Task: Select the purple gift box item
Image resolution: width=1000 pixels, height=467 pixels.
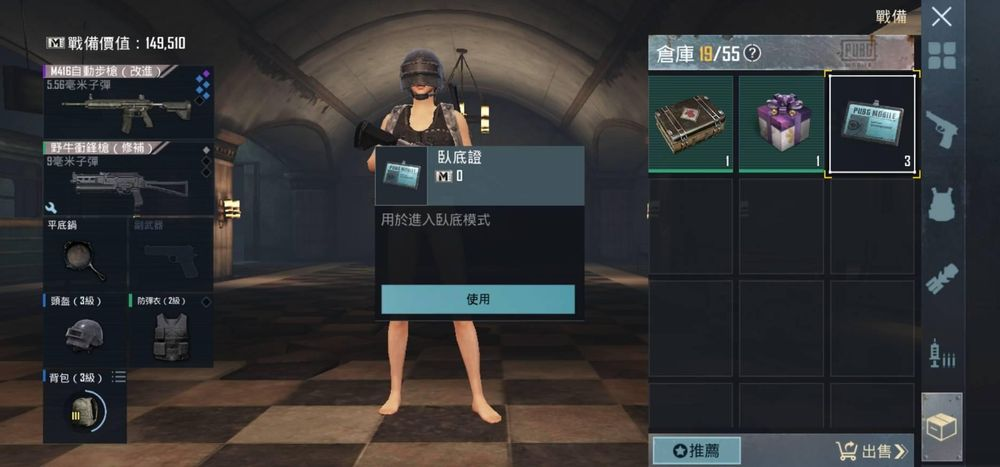Action: tap(781, 122)
